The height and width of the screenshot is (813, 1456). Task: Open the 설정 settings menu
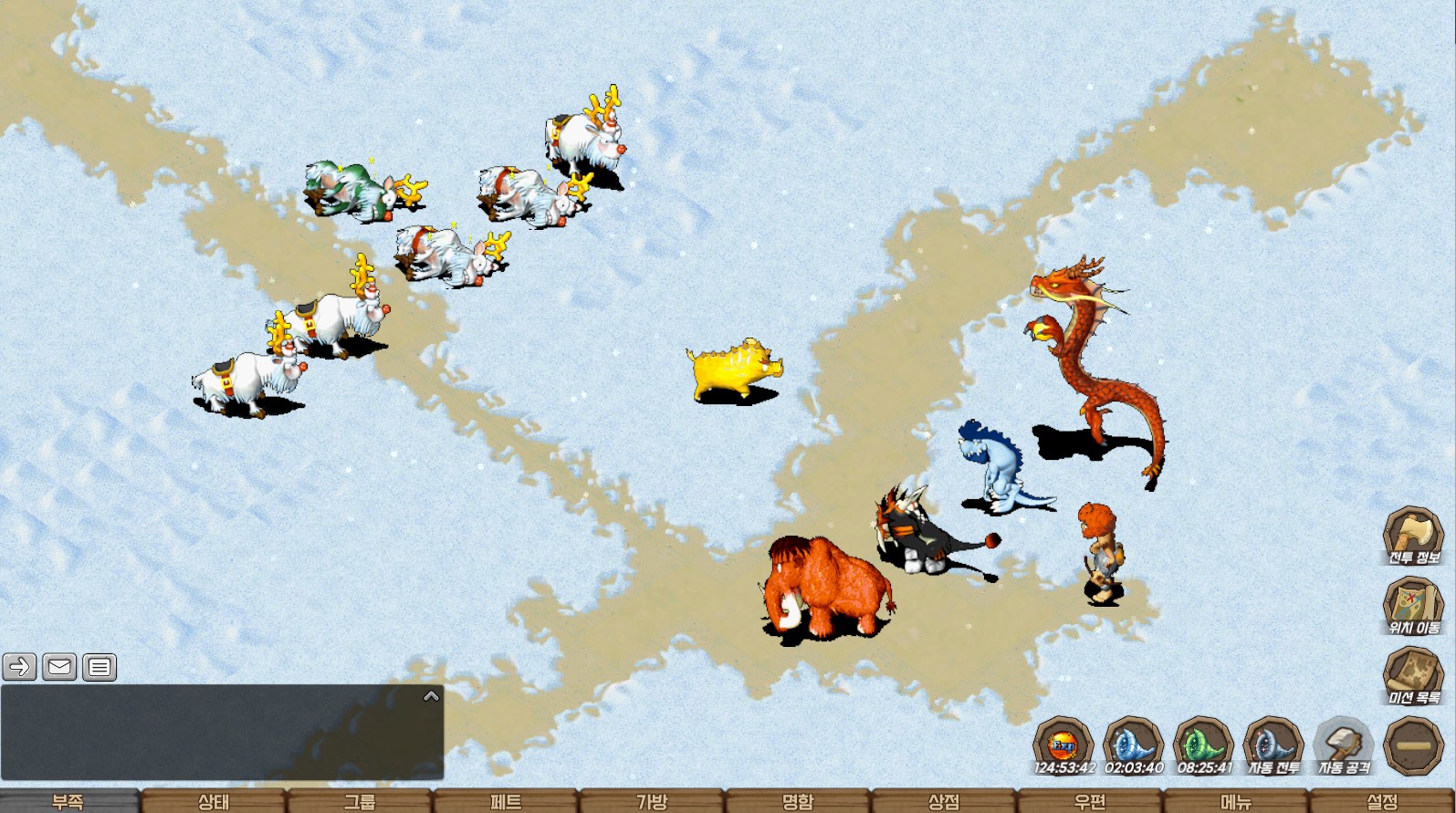[x=1382, y=801]
